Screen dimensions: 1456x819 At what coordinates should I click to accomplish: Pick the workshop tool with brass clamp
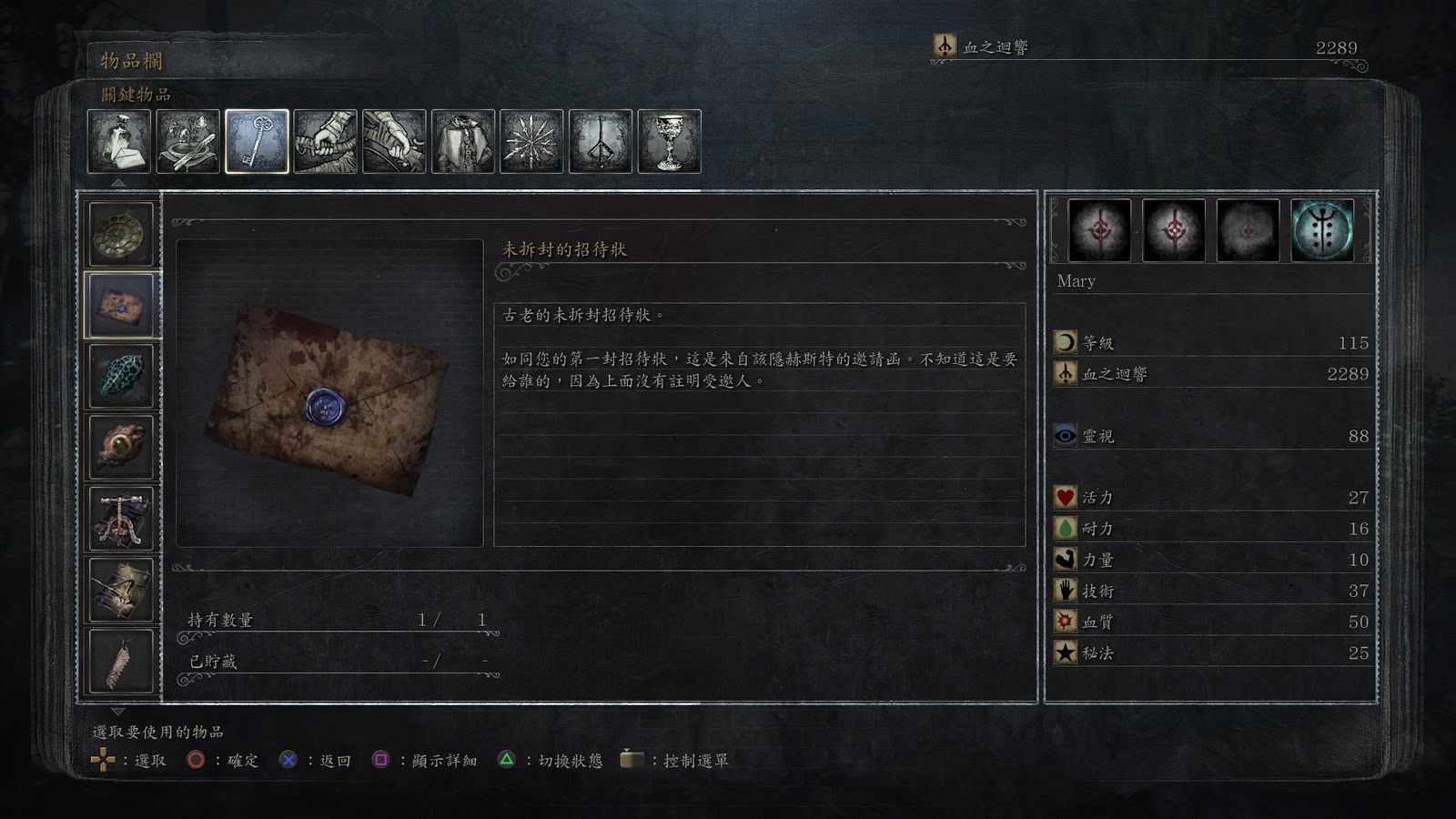coord(121,518)
